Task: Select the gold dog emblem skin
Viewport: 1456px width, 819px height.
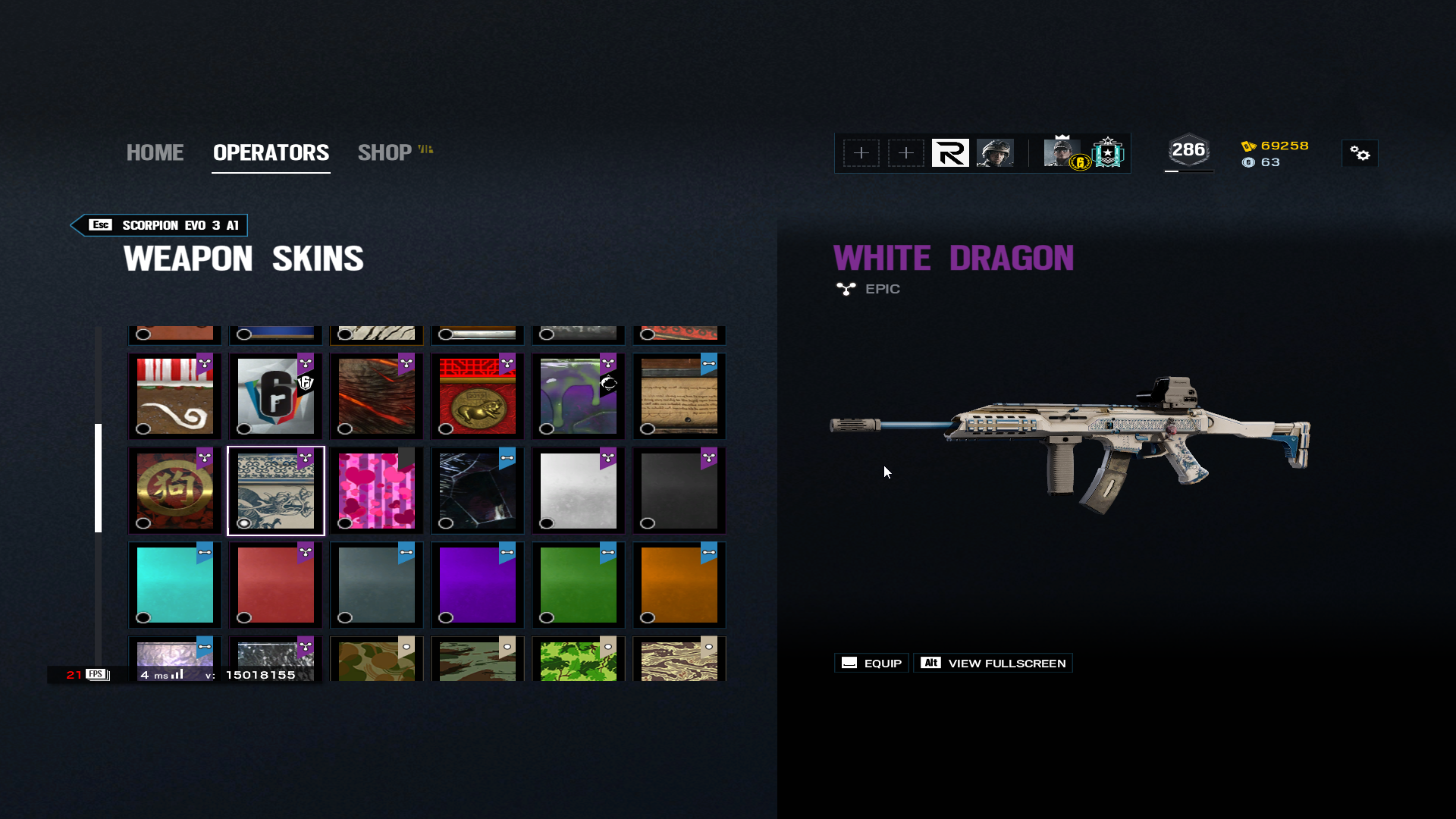Action: (x=174, y=491)
